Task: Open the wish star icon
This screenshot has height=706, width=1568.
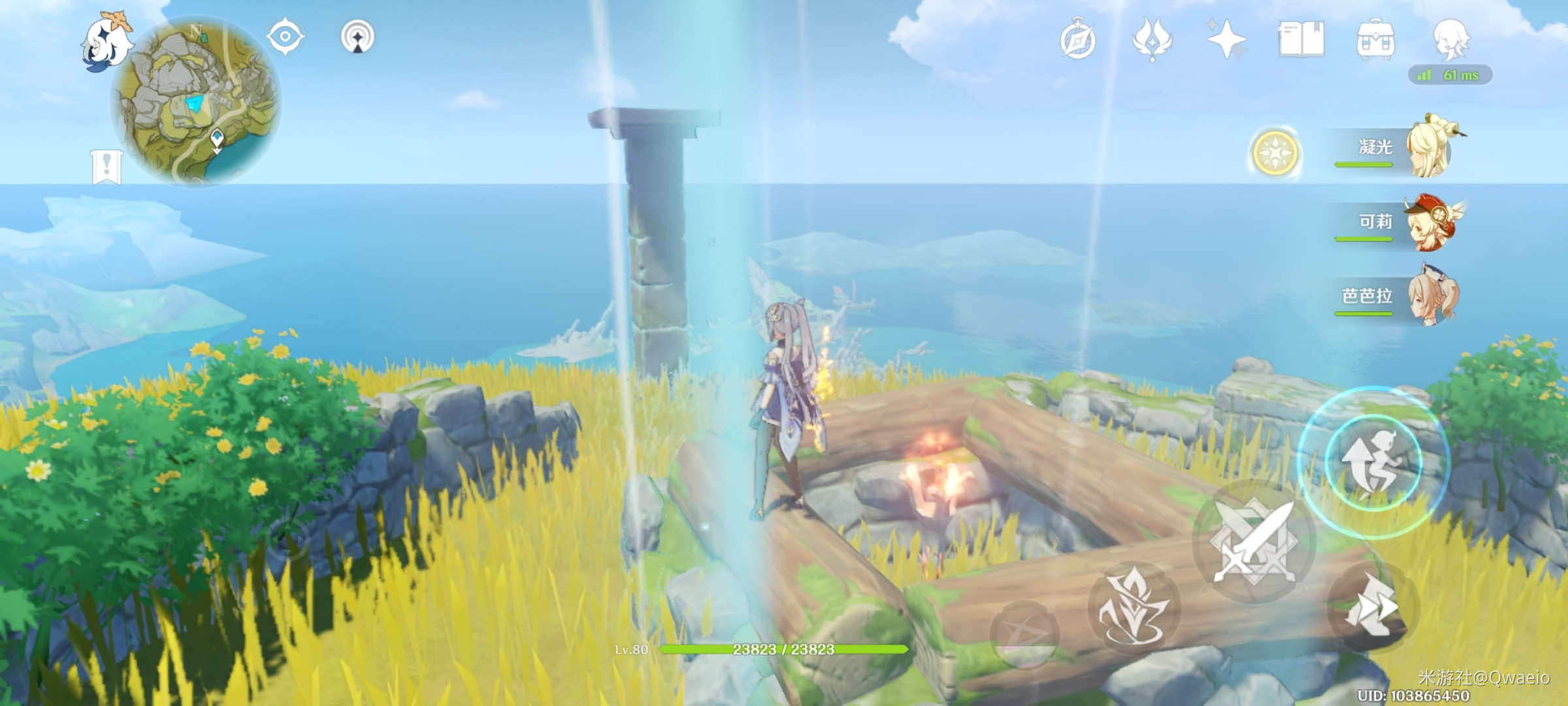Action: [1226, 41]
